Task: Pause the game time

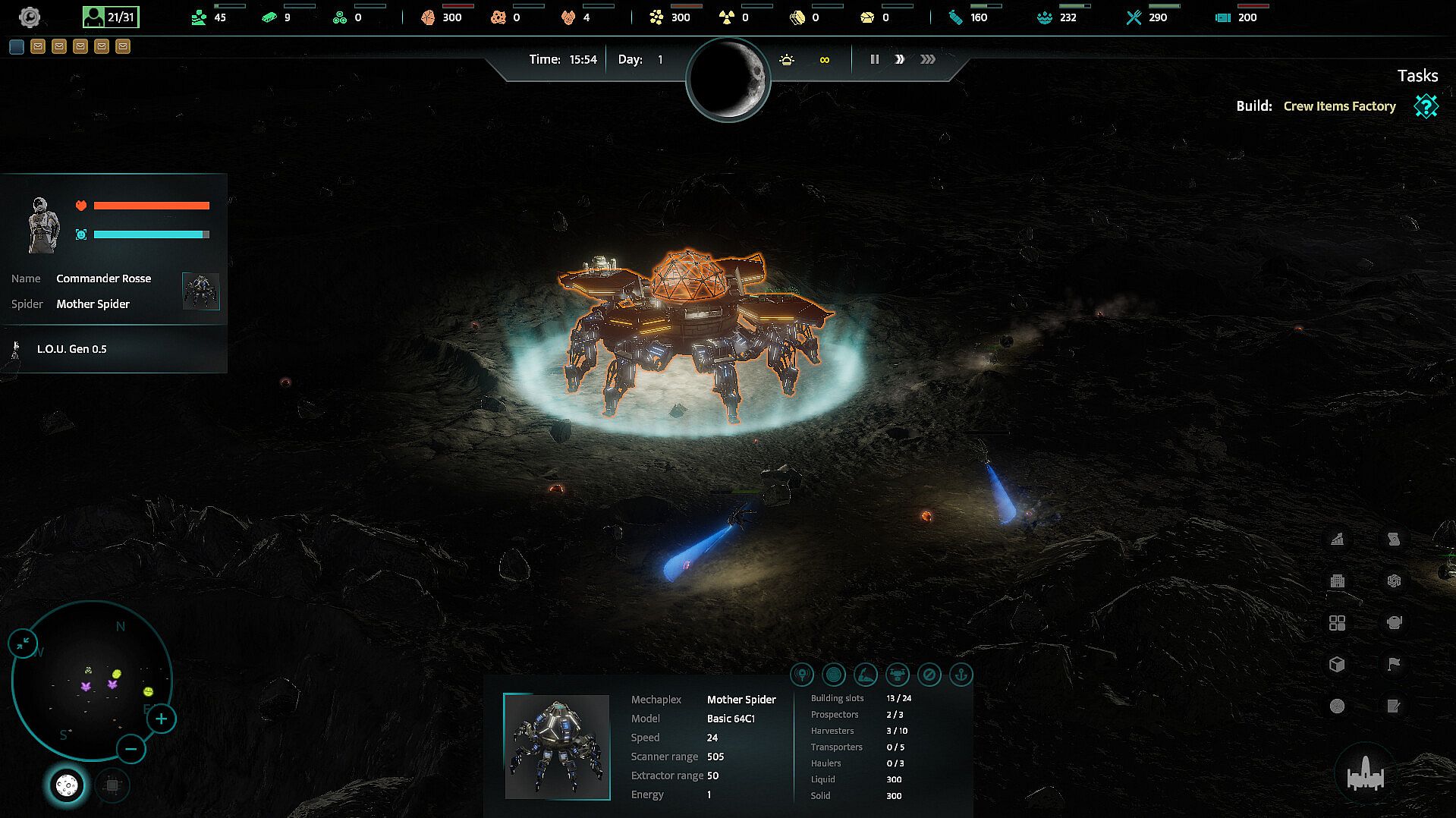Action: (x=874, y=59)
